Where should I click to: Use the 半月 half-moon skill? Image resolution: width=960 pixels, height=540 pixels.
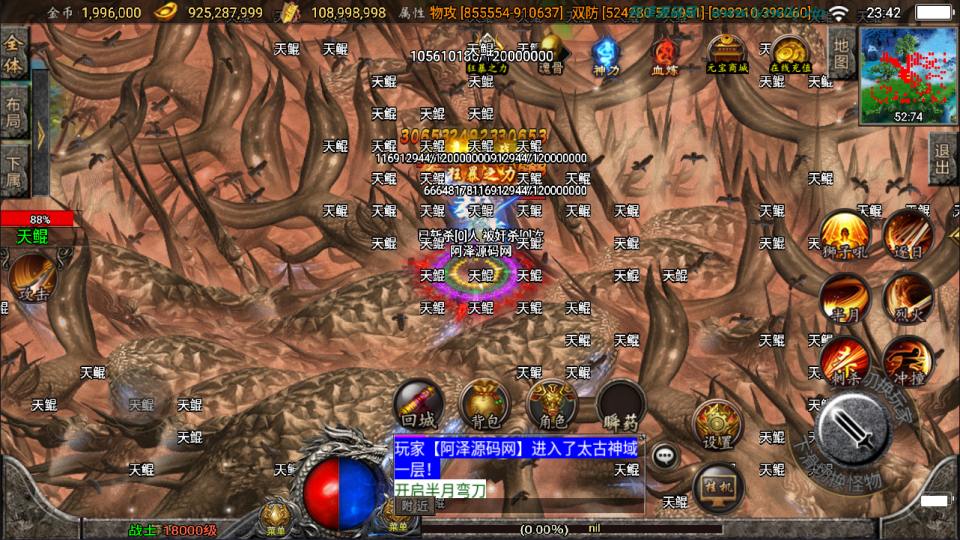click(x=845, y=298)
